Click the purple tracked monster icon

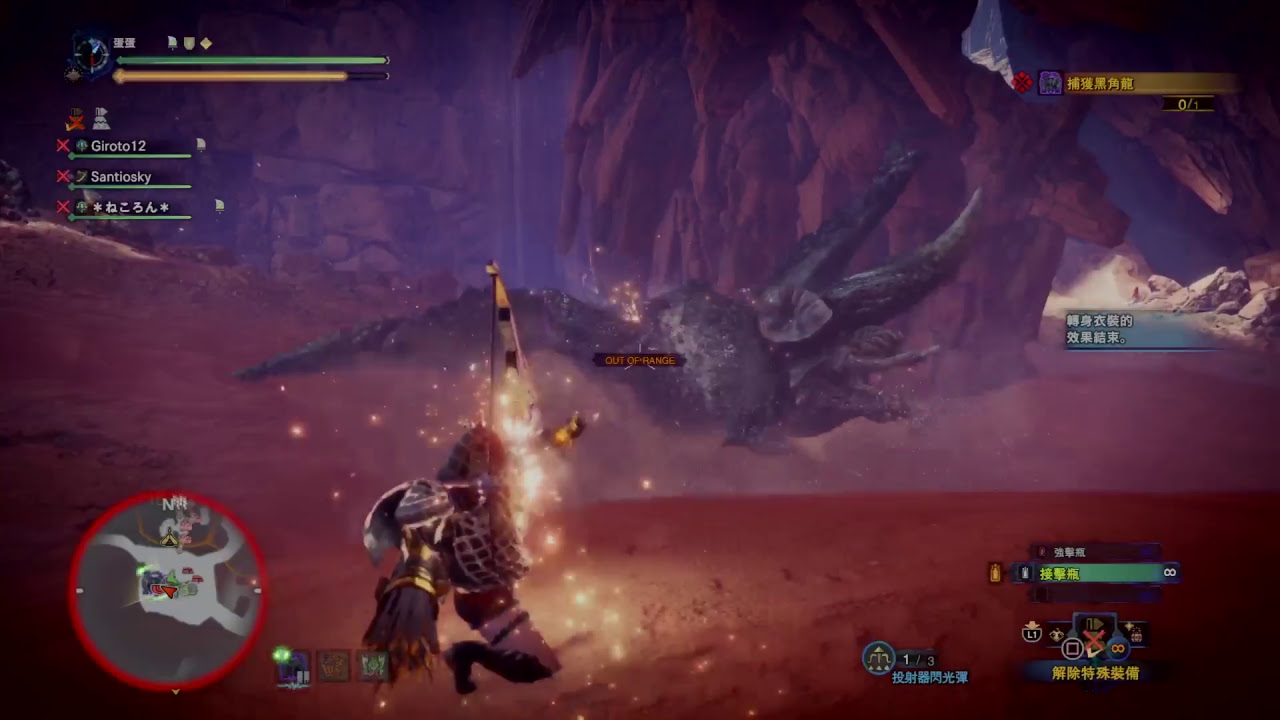tap(294, 666)
